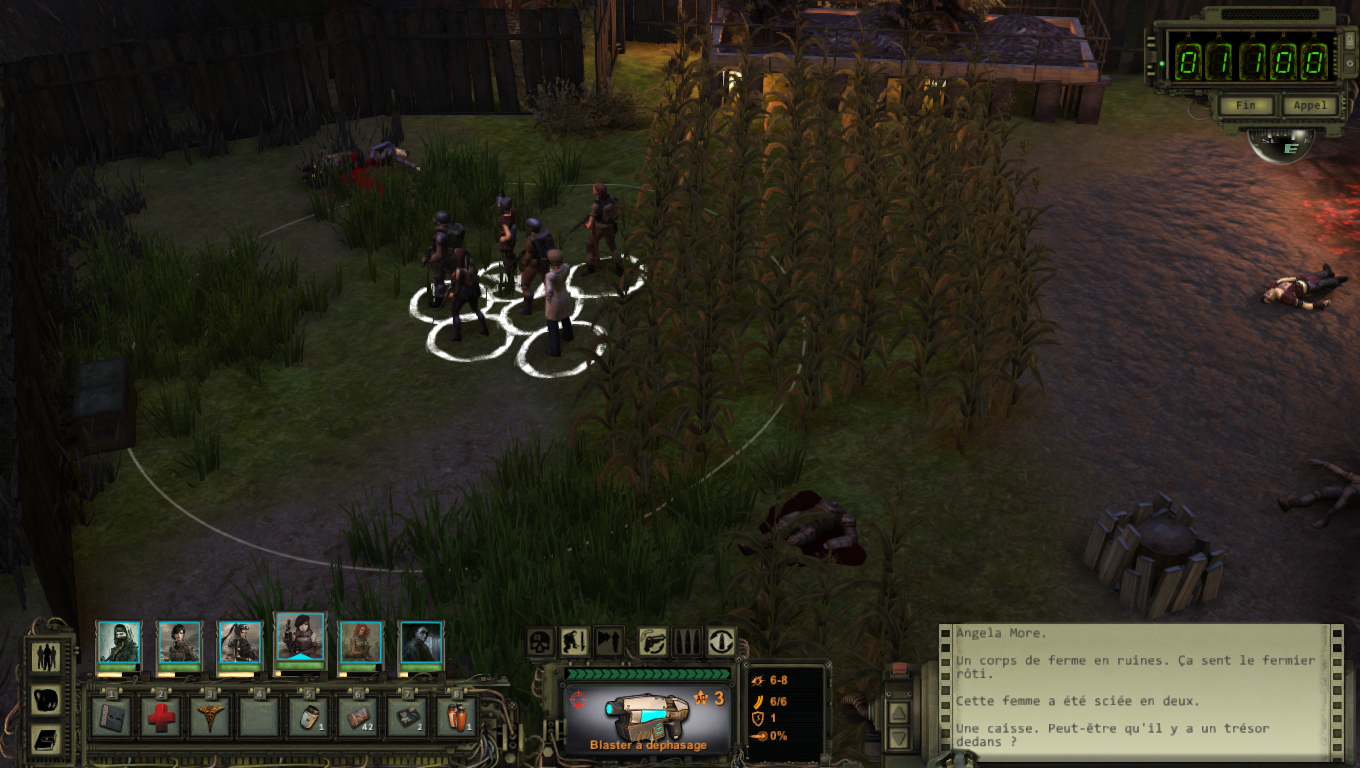Select the pale dark-haired character portrait
This screenshot has width=1360, height=768.
421,643
